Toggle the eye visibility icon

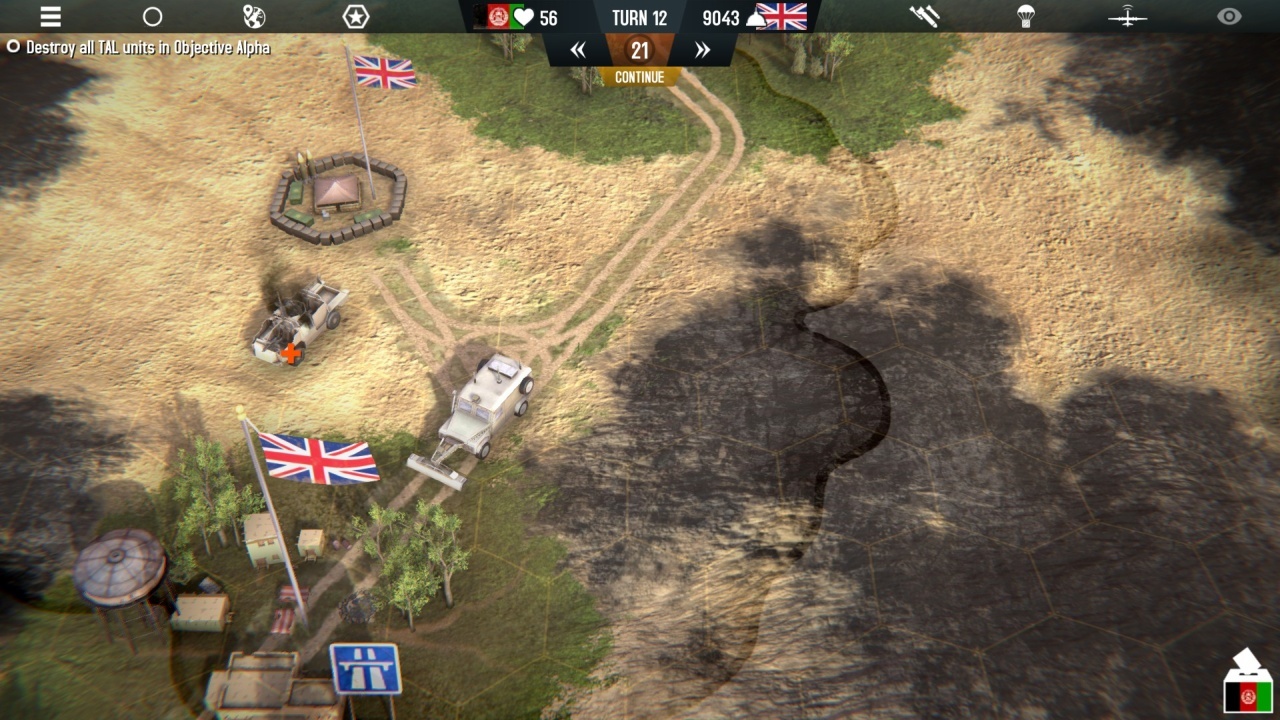[x=1229, y=17]
